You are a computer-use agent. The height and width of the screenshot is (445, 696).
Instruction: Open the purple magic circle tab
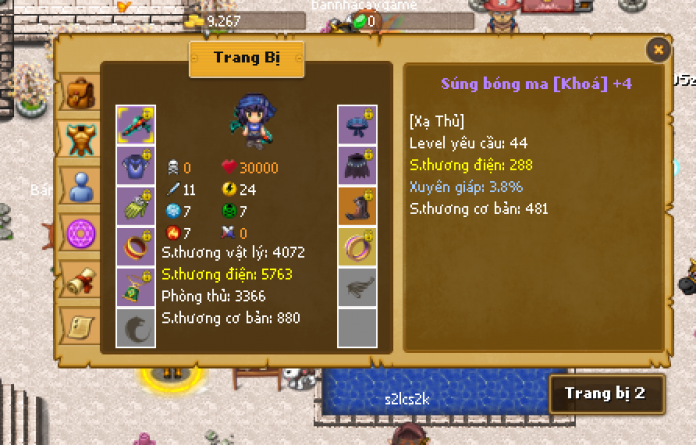79,233
